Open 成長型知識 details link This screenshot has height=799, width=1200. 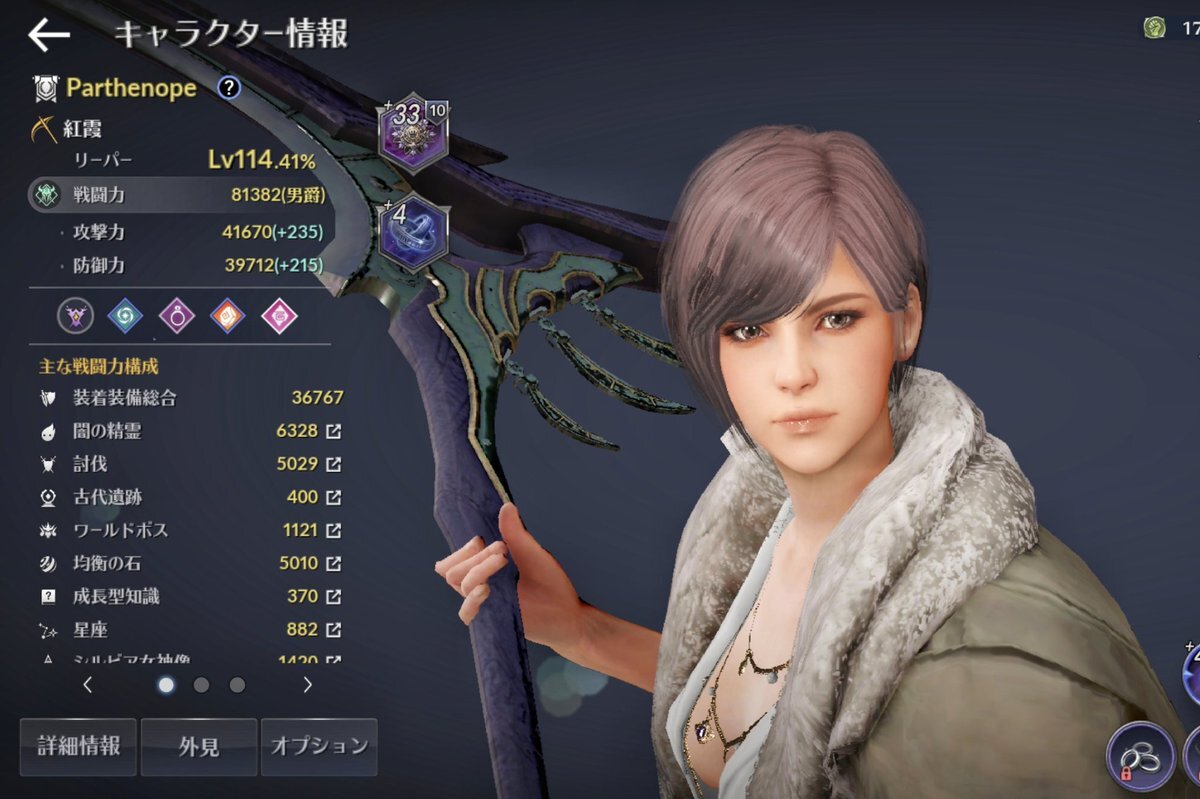pos(334,596)
